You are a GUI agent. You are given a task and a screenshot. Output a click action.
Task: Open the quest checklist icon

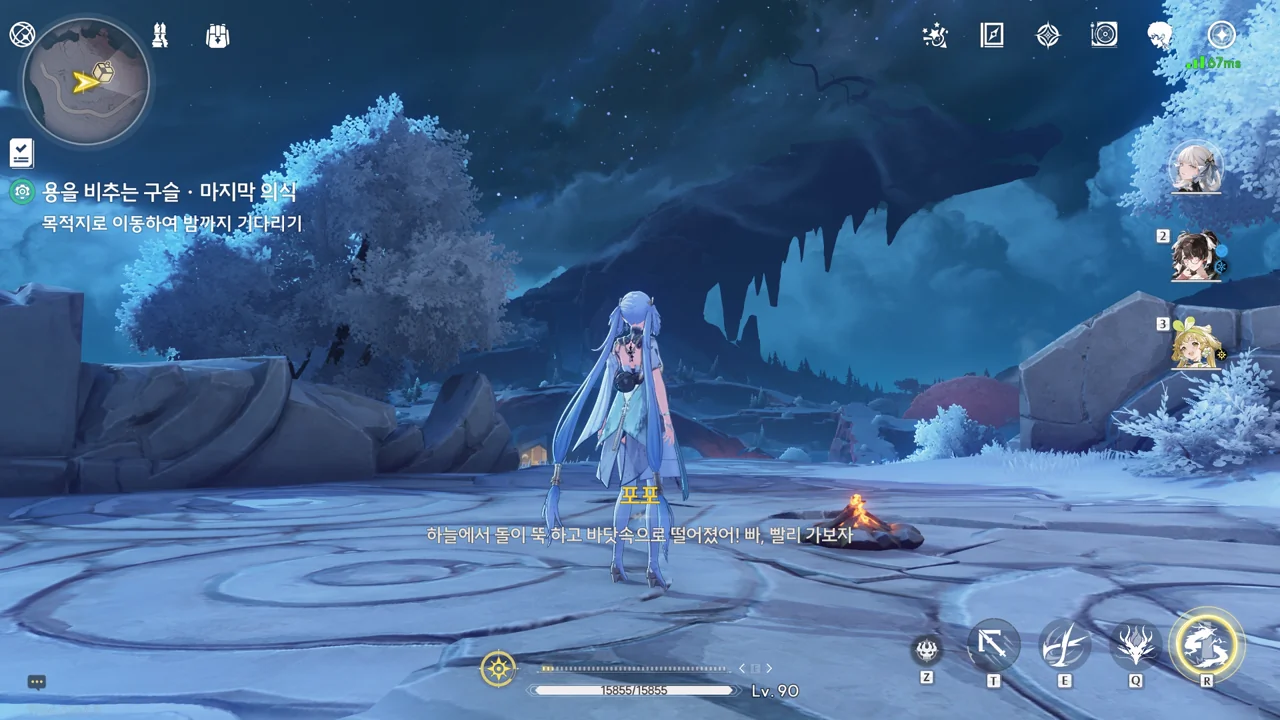(21, 153)
